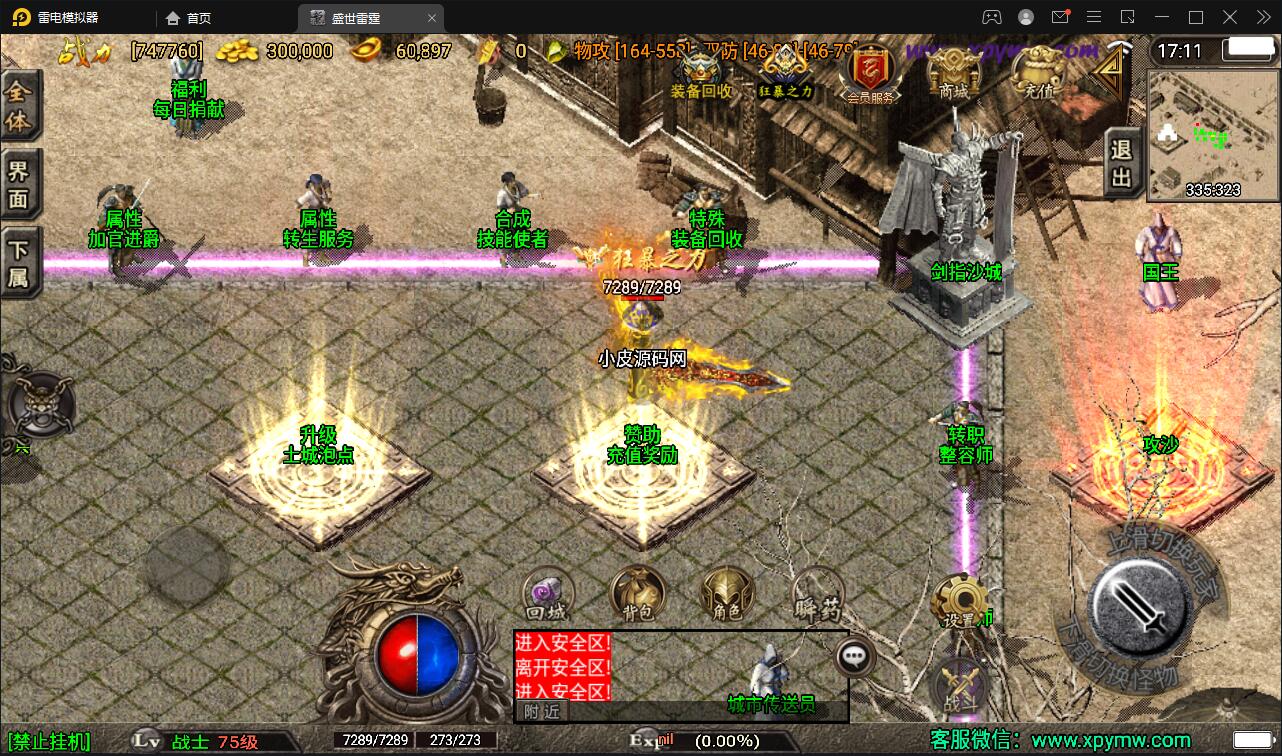Use the 回城 return-to-town scroll
The height and width of the screenshot is (756, 1282).
548,597
